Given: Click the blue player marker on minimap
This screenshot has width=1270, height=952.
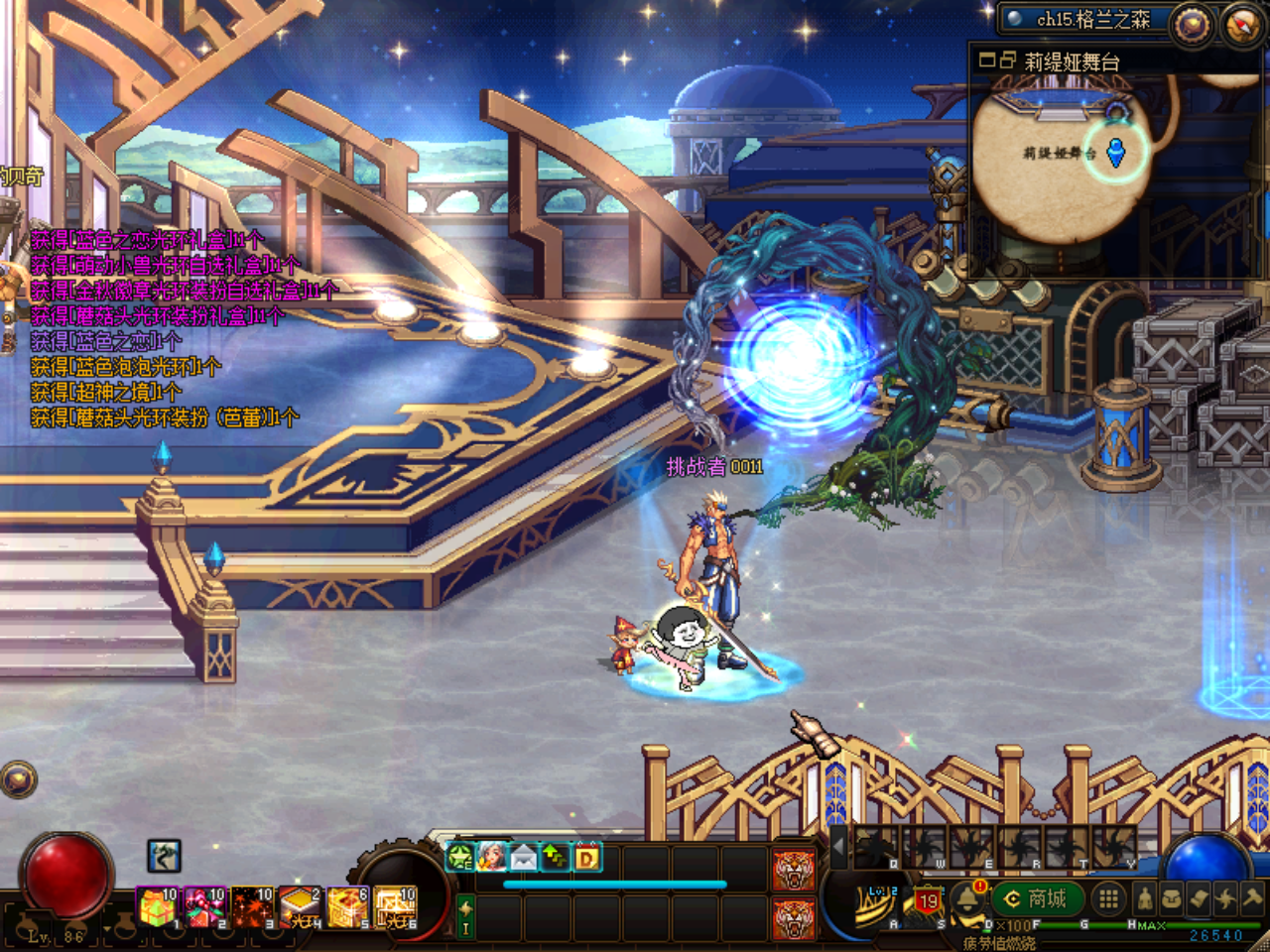Looking at the screenshot, I should coord(1116,153).
